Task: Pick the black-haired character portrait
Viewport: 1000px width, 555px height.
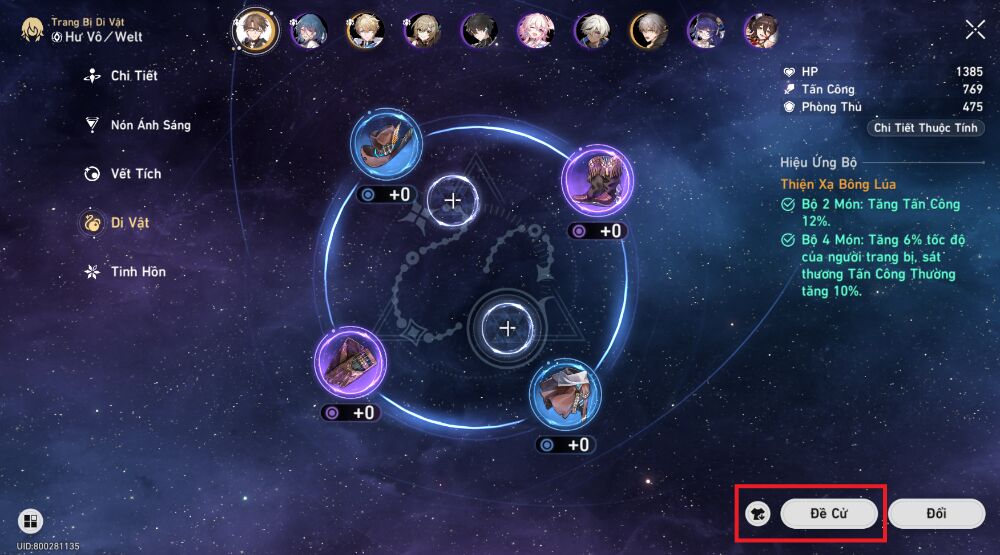Action: pos(478,31)
